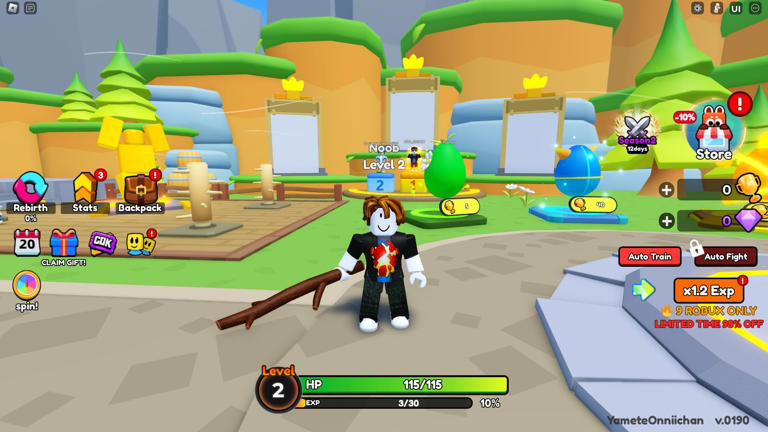Image resolution: width=768 pixels, height=432 pixels.
Task: Open the CDK code redemption
Action: tap(102, 242)
